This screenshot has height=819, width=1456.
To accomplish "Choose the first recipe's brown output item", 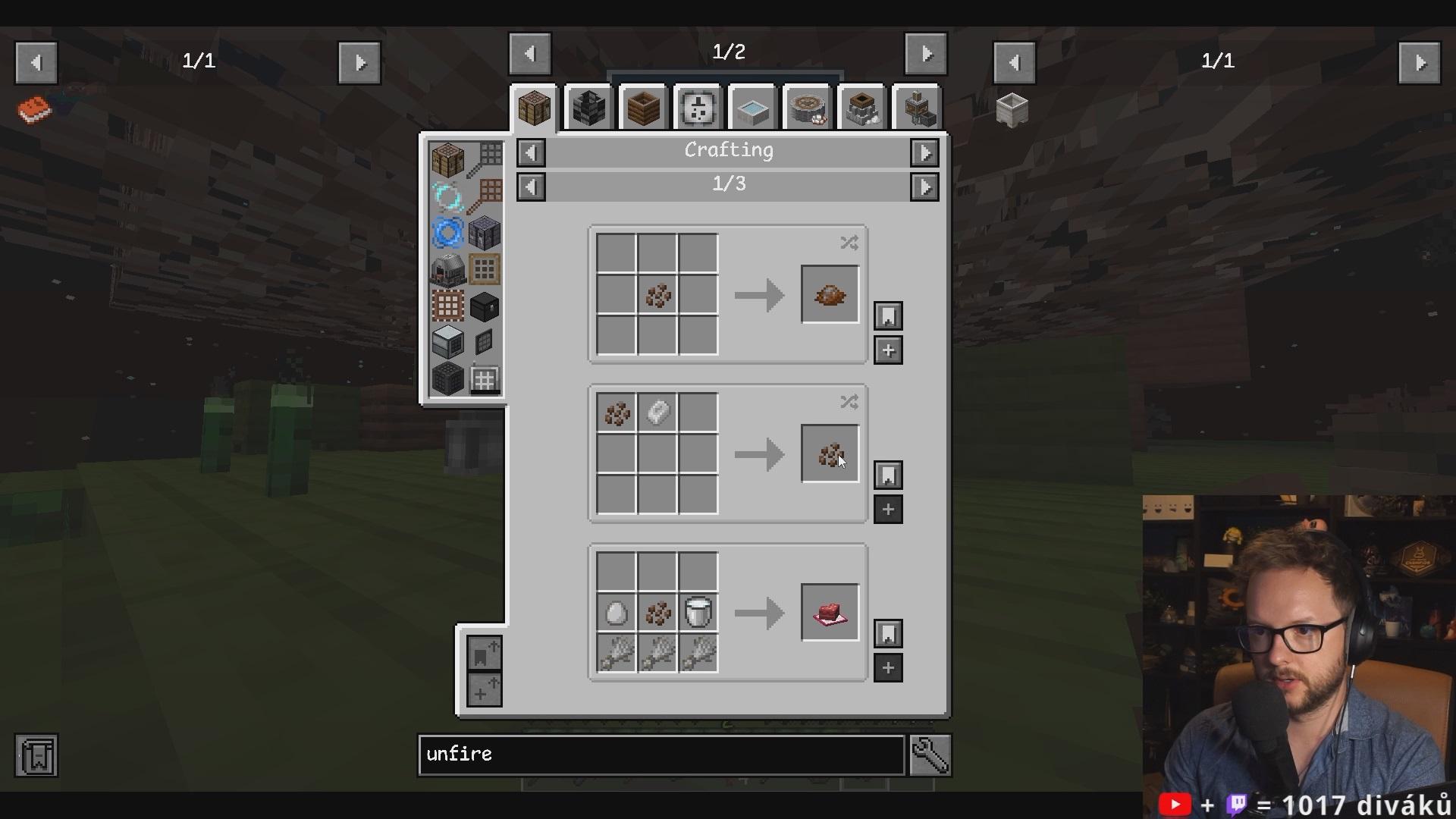I will [x=830, y=295].
